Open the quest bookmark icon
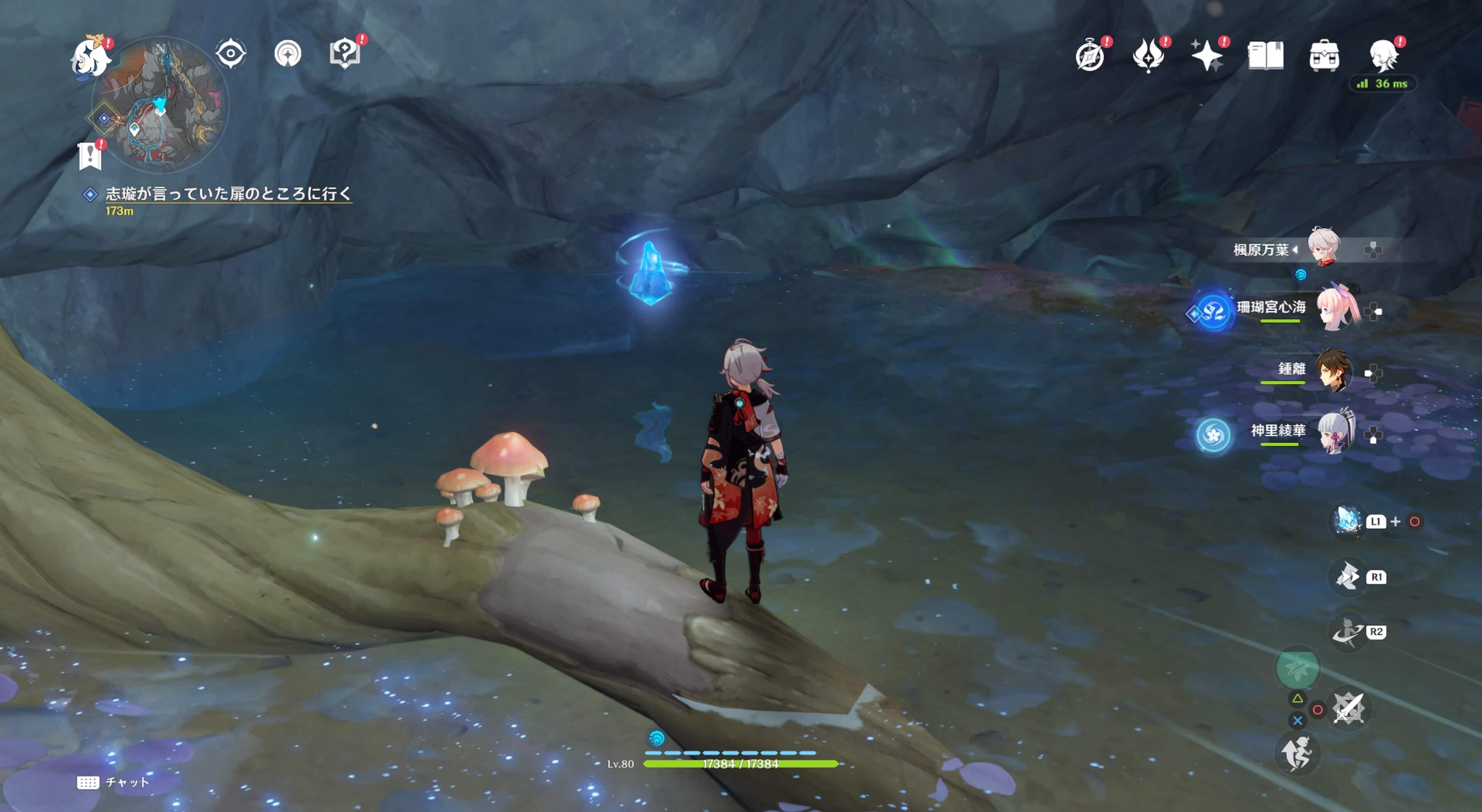The width and height of the screenshot is (1482, 812). pyautogui.click(x=90, y=156)
